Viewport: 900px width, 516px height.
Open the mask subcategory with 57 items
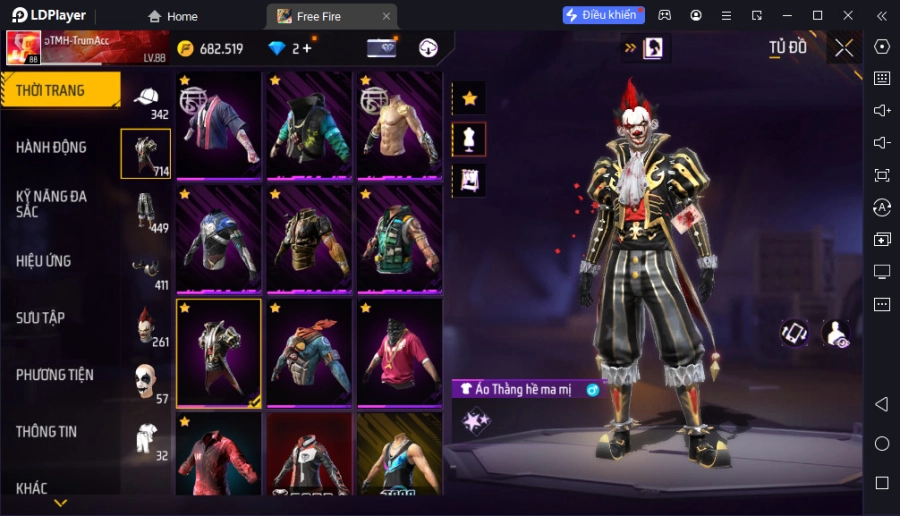(147, 381)
